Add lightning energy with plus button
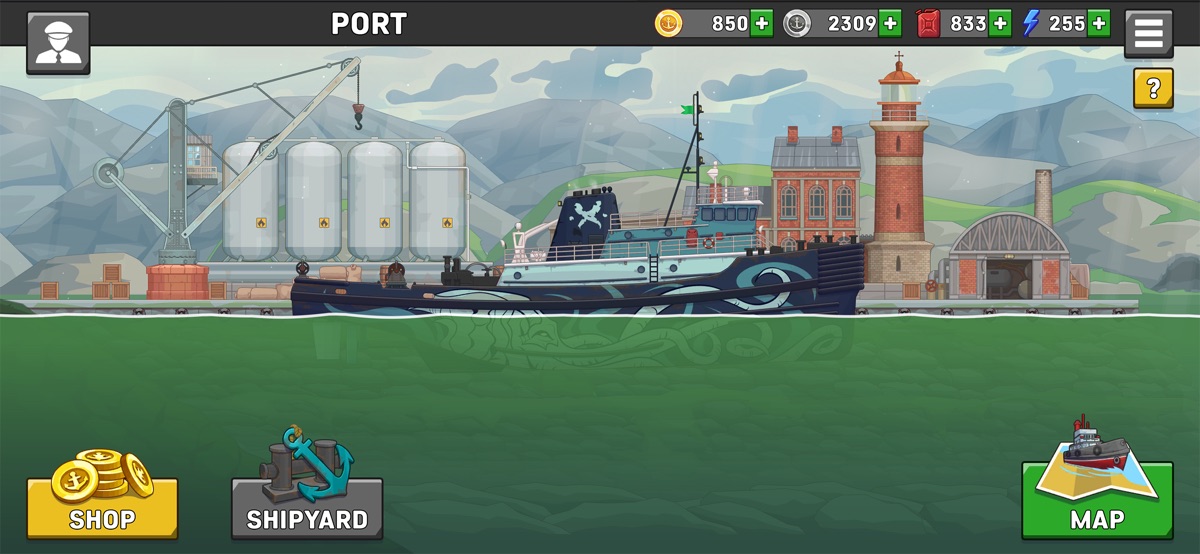The height and width of the screenshot is (554, 1200). click(1098, 23)
